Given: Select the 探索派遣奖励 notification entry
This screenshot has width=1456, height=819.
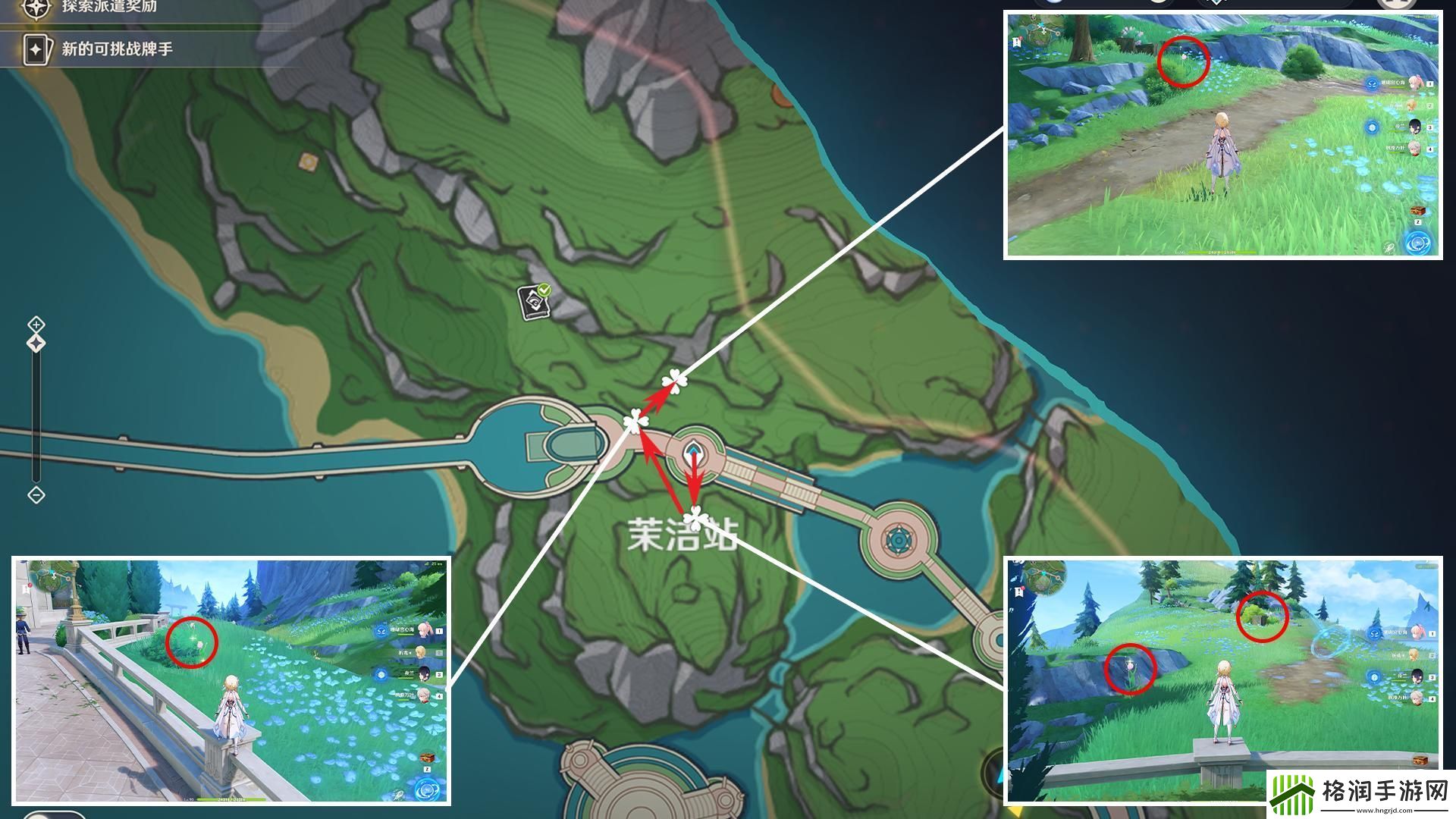Looking at the screenshot, I should click(x=109, y=8).
